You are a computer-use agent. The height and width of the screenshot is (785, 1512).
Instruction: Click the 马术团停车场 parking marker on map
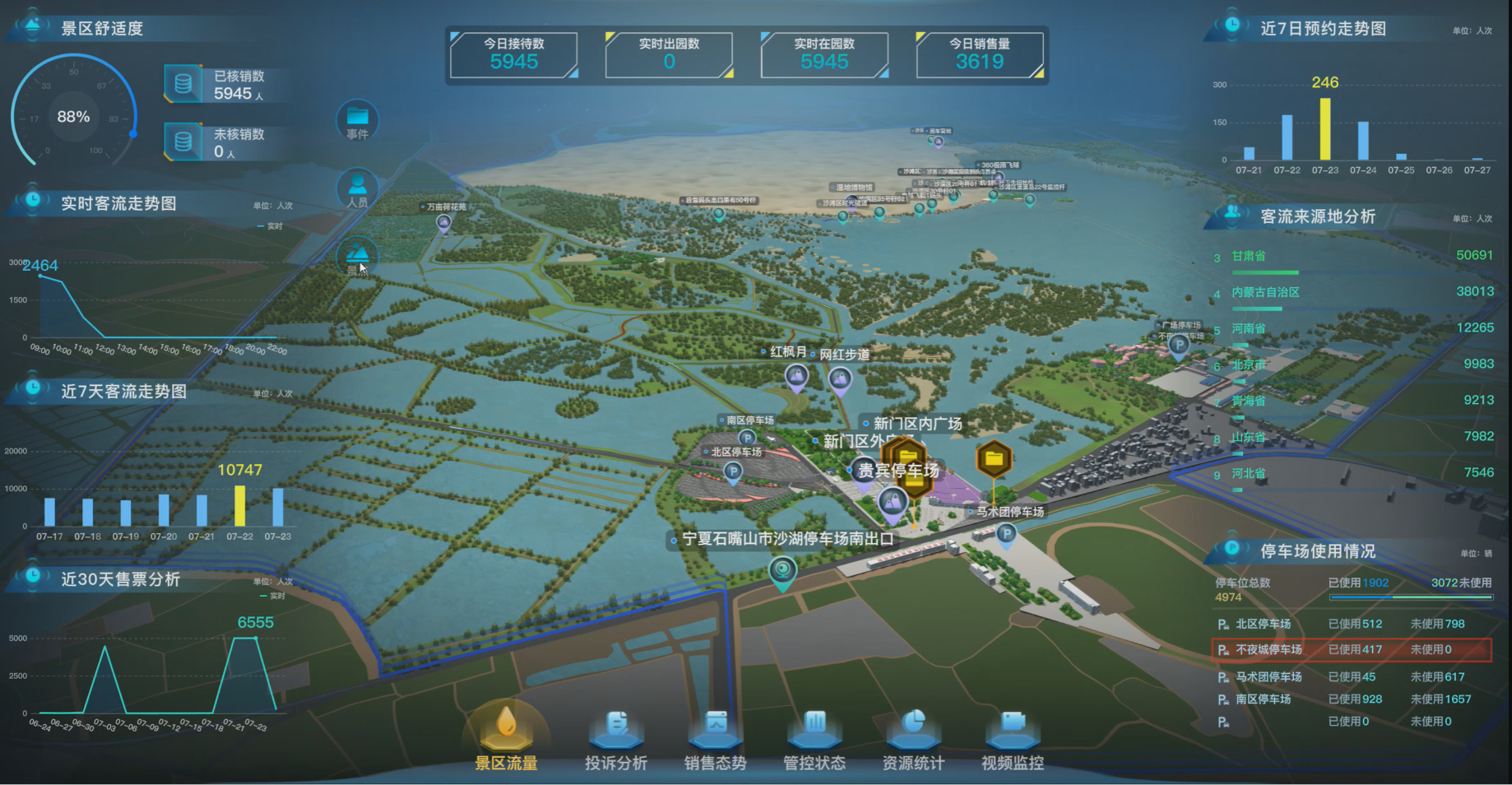click(x=1005, y=536)
